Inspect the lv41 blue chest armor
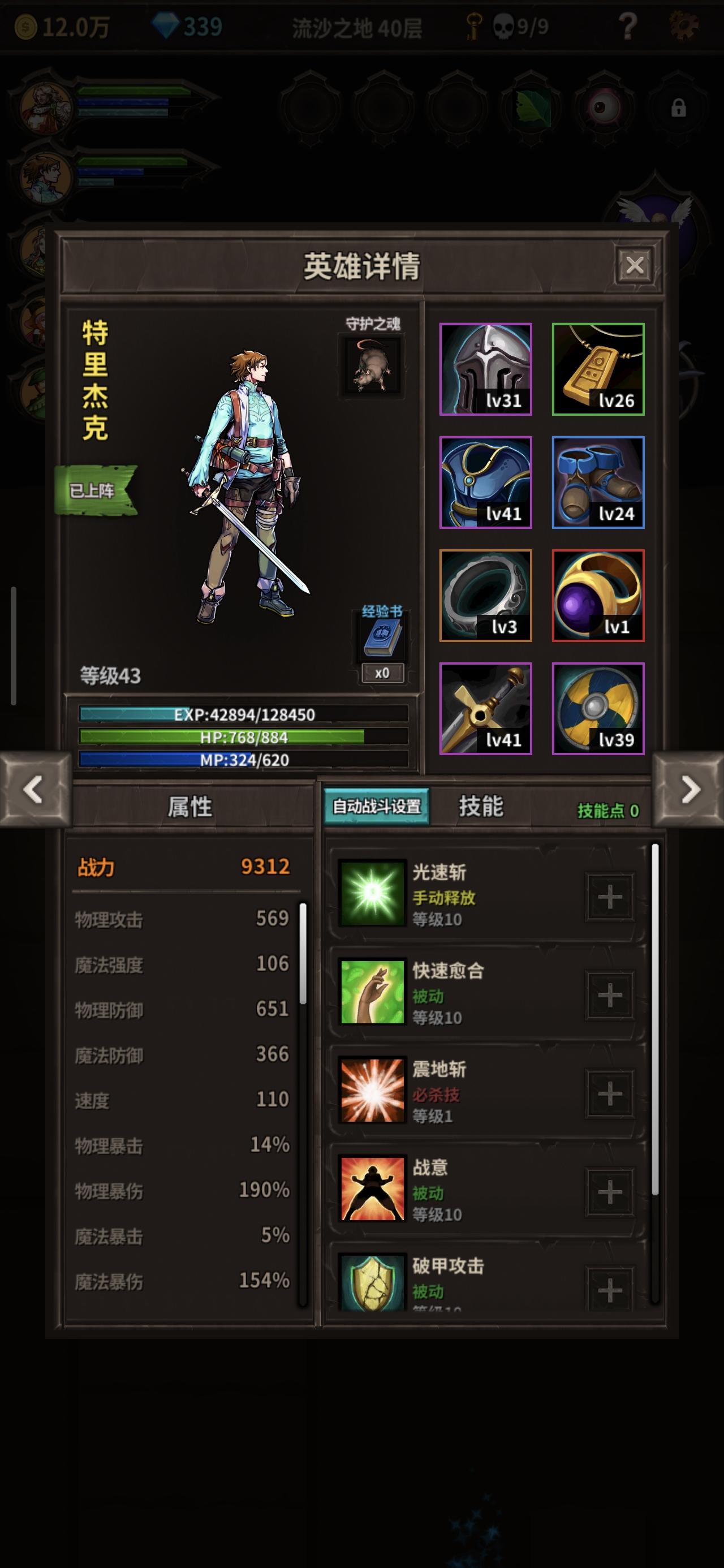Viewport: 724px width, 1568px height. click(x=486, y=483)
